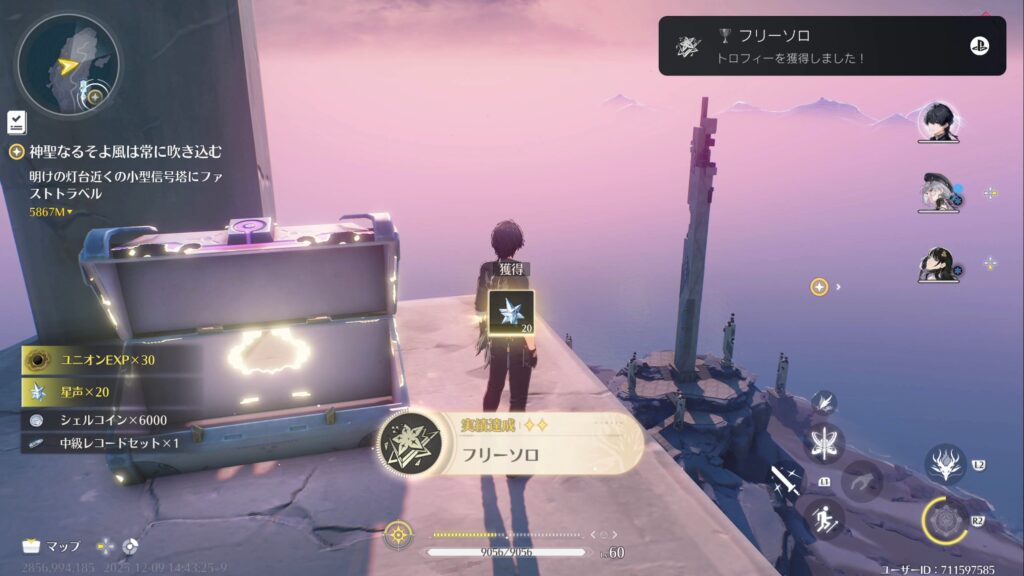This screenshot has width=1024, height=576.
Task: Select the dark-haired male party portrait
Action: tap(939, 122)
